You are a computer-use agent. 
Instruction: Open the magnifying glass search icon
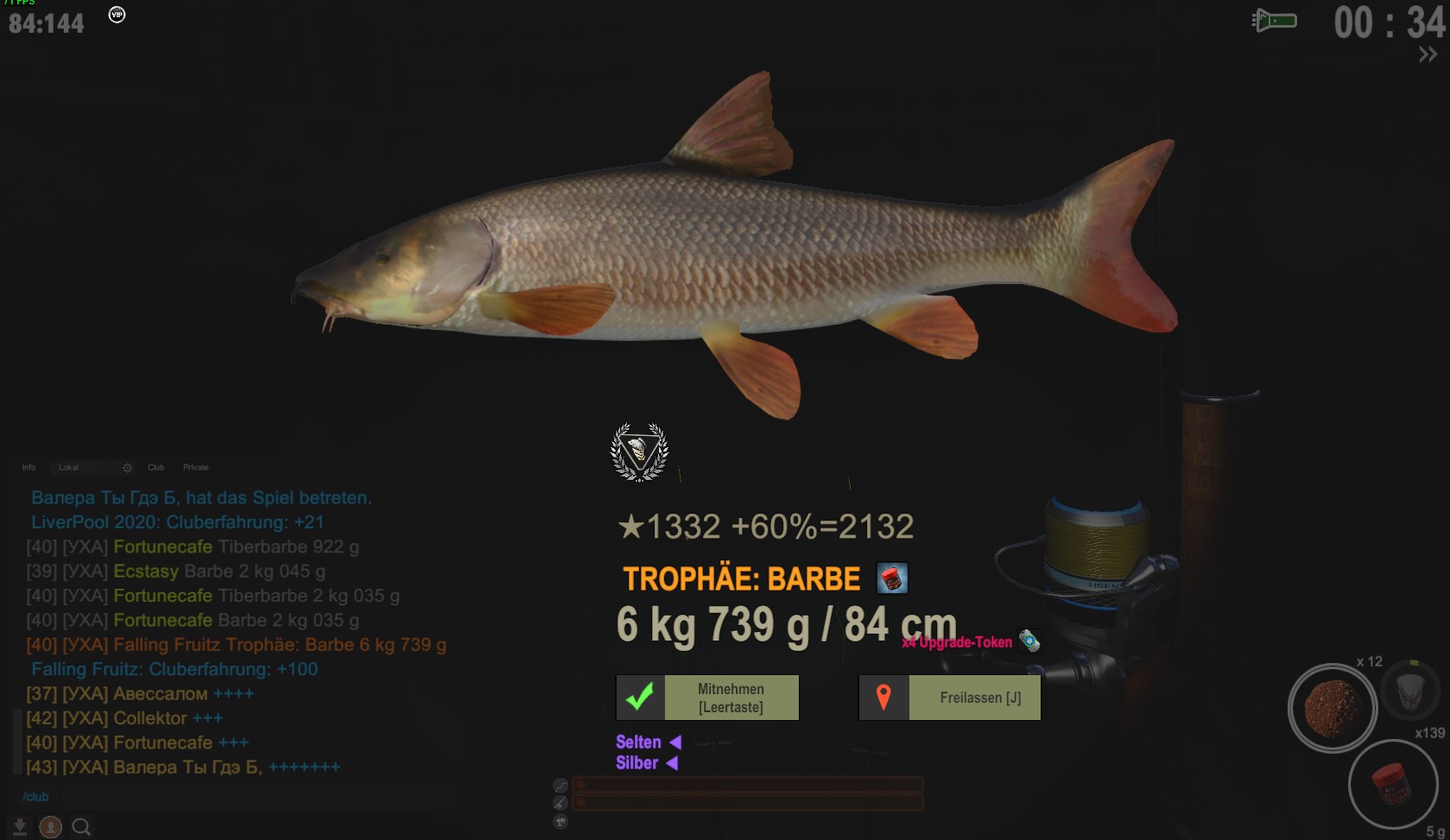pos(81,827)
